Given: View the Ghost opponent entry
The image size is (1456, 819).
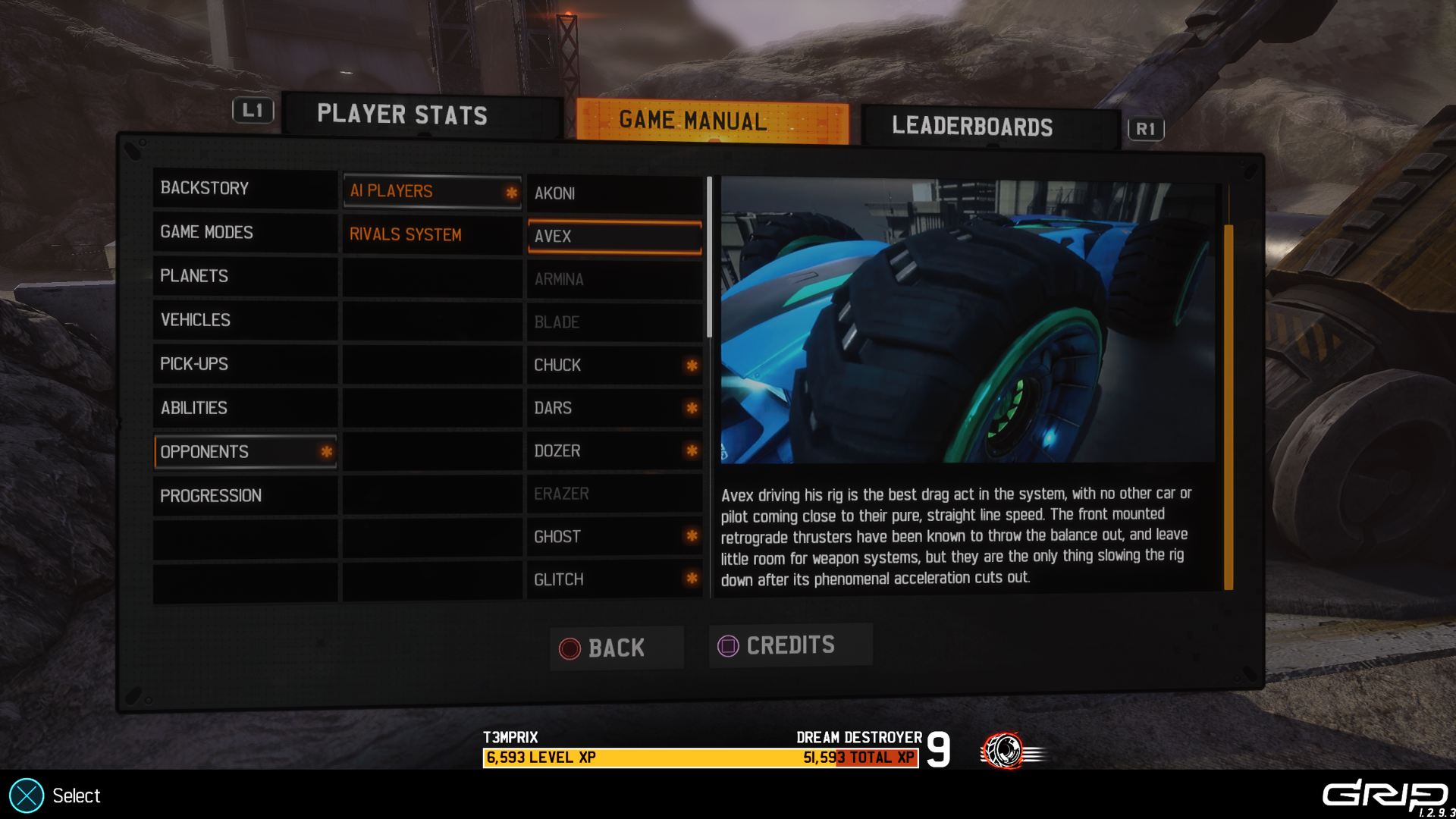Looking at the screenshot, I should [614, 537].
